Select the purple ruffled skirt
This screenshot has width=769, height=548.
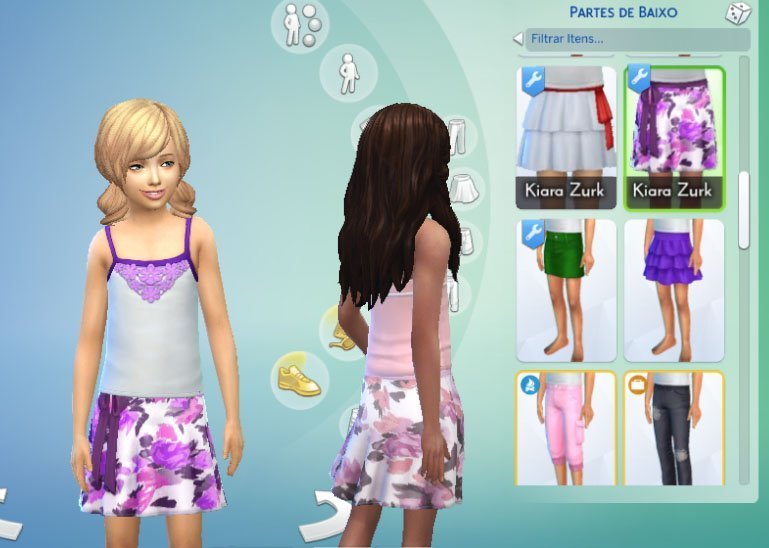click(673, 290)
